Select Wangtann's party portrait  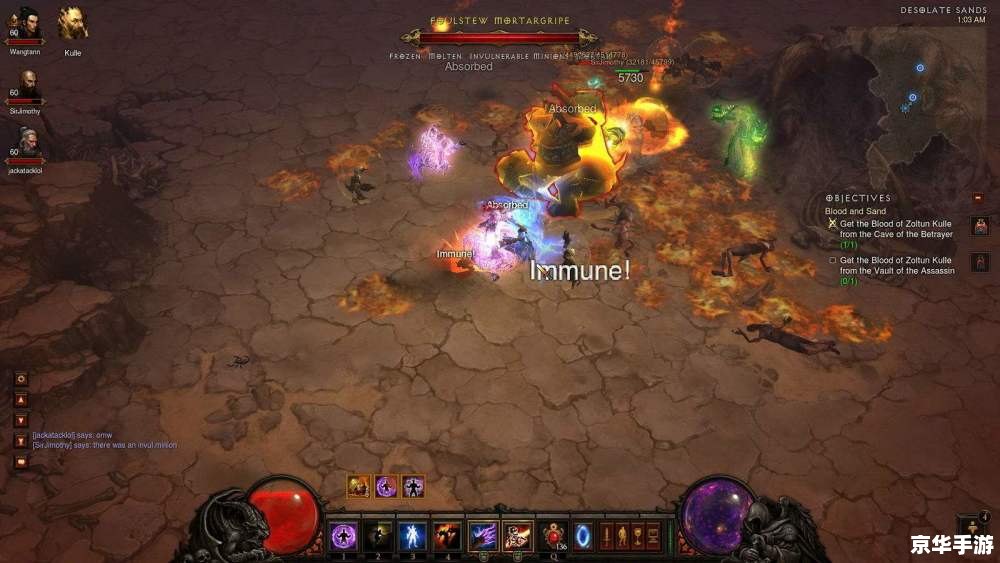[26, 24]
